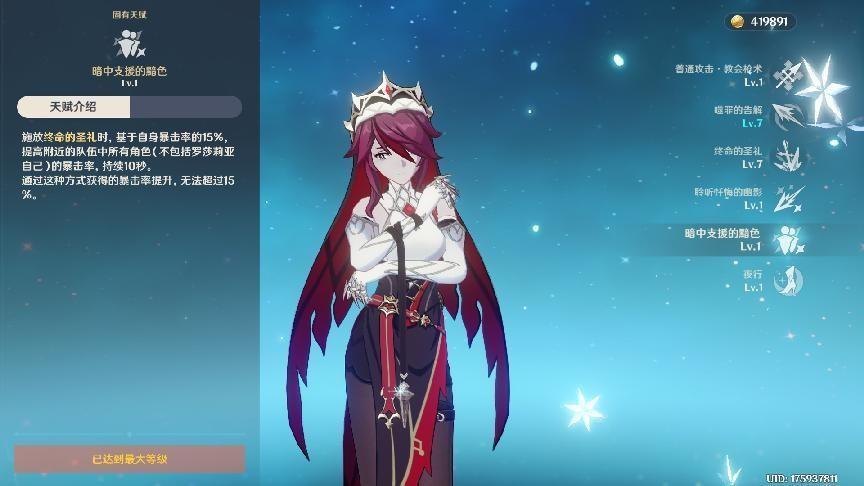The height and width of the screenshot is (486, 864).
Task: View the 聆听忏悔的幽影 passive talent
Action: point(790,198)
